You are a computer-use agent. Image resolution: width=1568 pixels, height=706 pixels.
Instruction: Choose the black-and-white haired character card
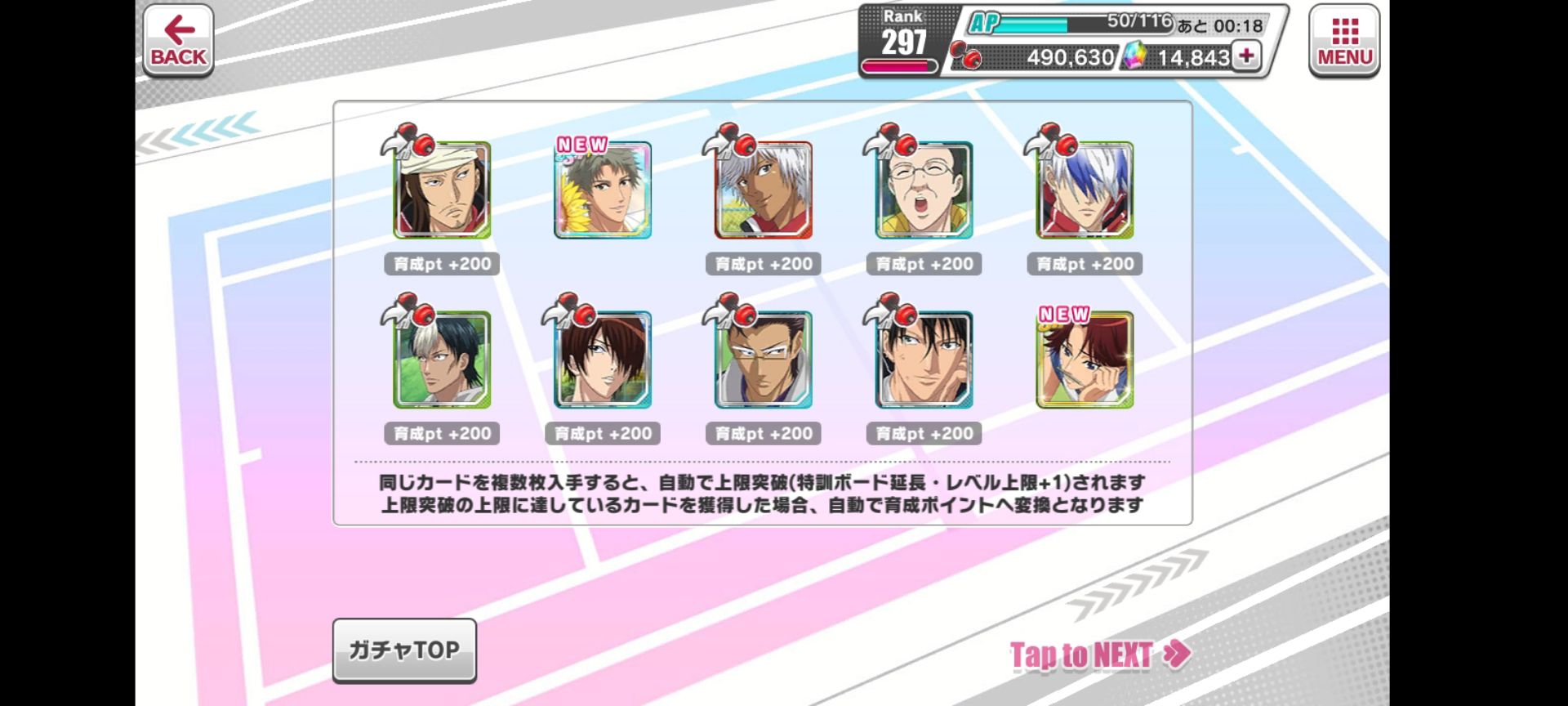click(x=442, y=360)
